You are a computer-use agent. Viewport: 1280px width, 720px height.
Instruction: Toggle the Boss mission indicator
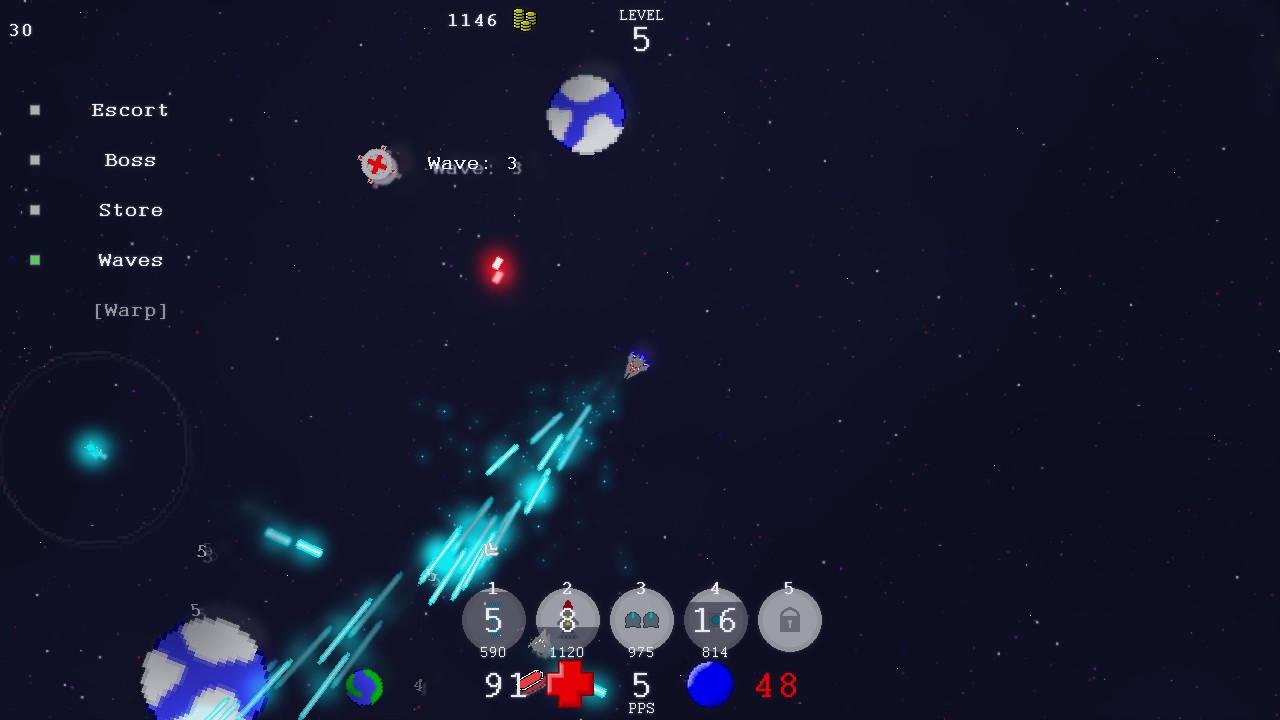(35, 159)
